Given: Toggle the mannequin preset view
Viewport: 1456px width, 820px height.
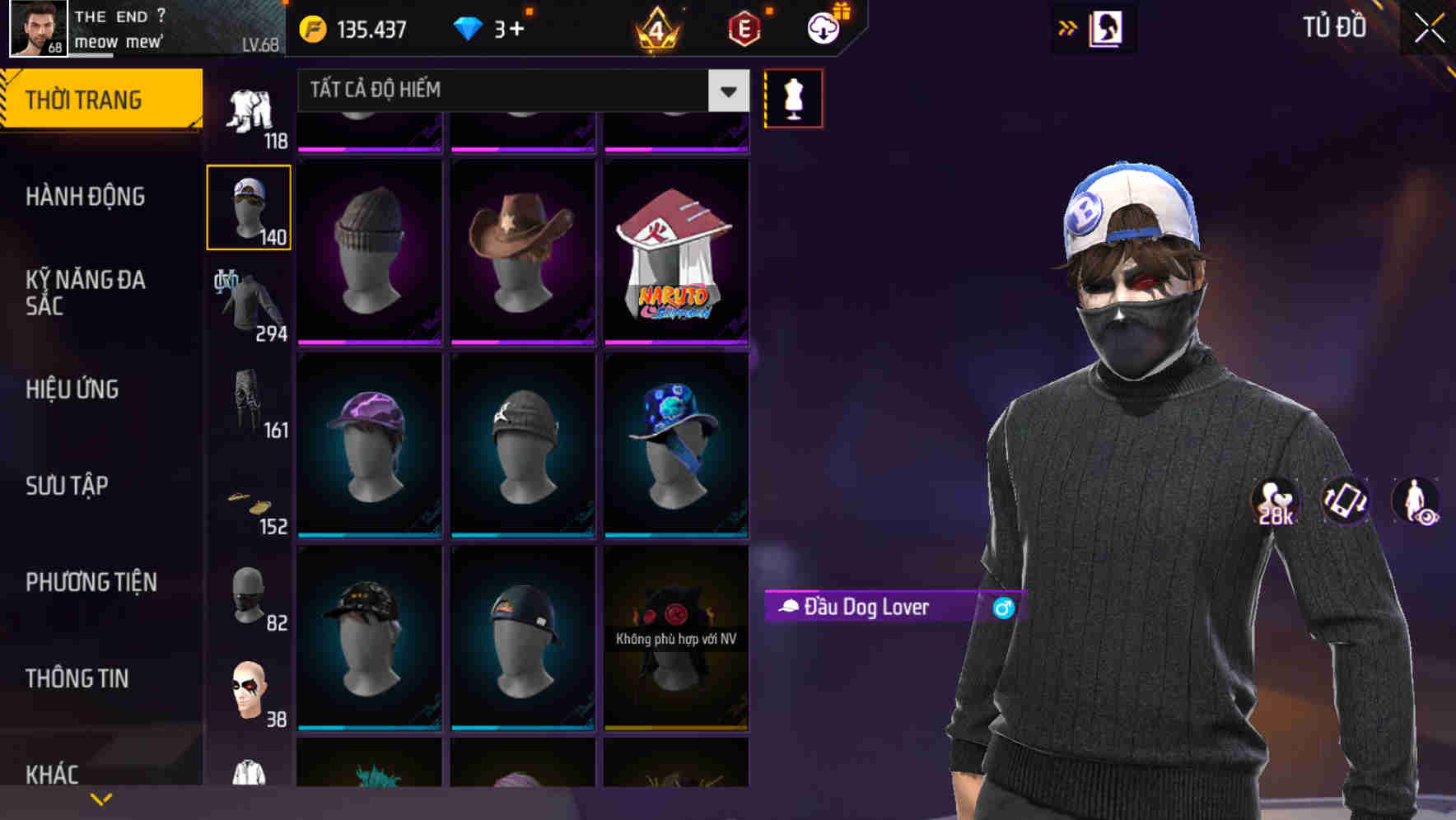Looking at the screenshot, I should 793,97.
